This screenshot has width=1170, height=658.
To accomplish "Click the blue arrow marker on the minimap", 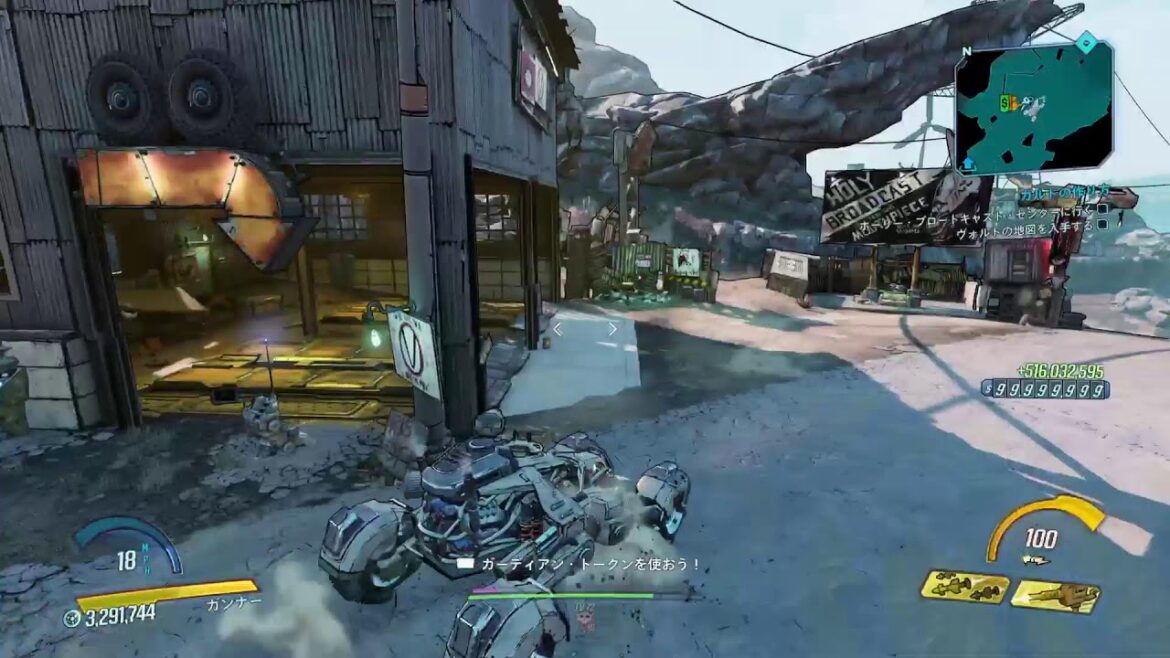I will click(x=968, y=162).
